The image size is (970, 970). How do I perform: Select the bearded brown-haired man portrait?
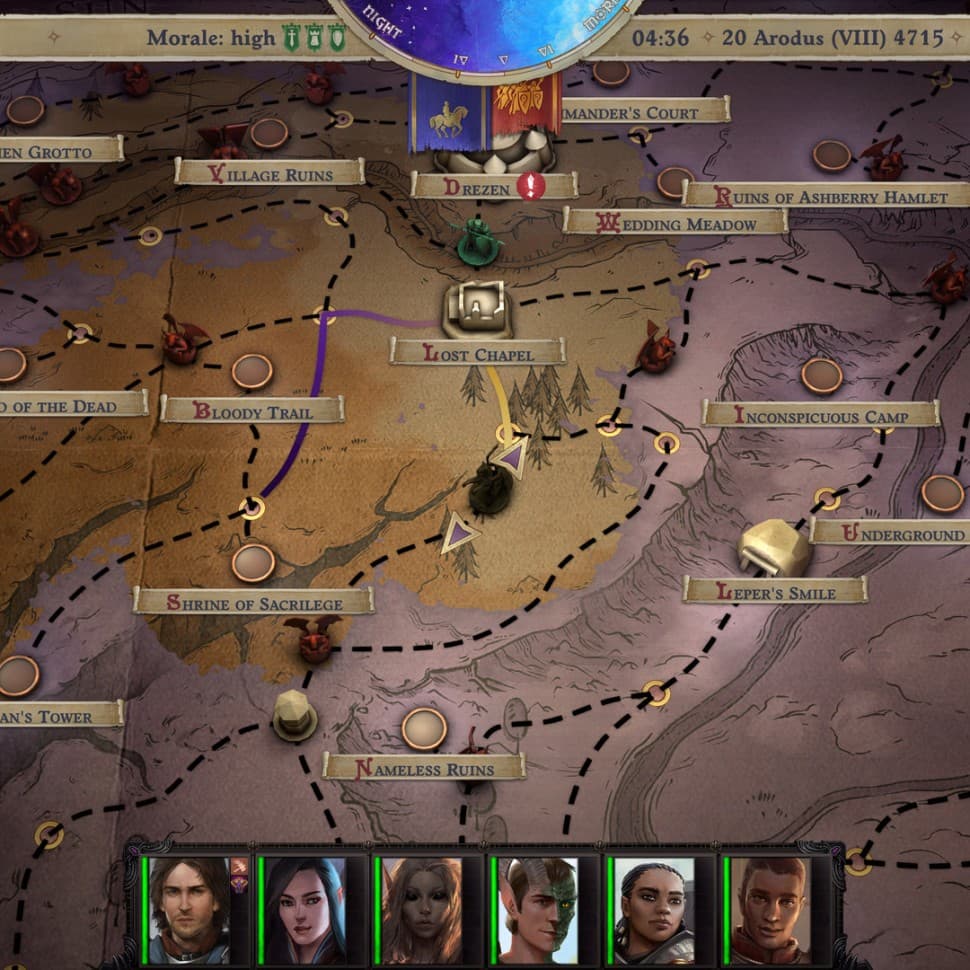click(x=190, y=910)
